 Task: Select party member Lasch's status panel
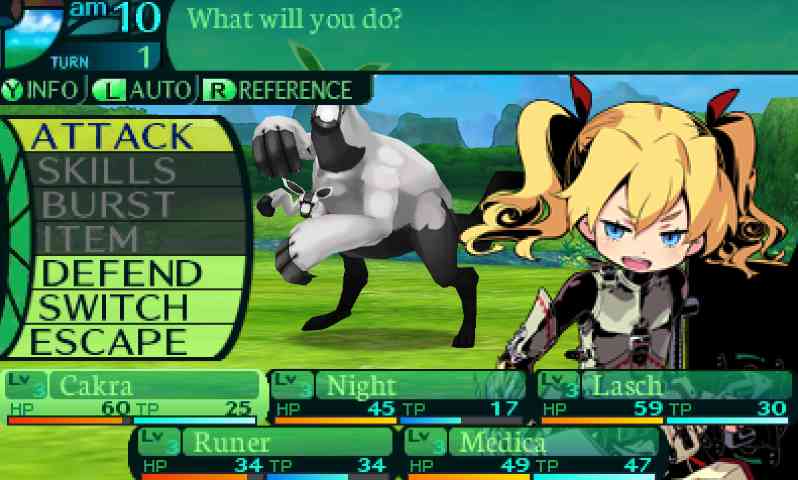click(664, 396)
